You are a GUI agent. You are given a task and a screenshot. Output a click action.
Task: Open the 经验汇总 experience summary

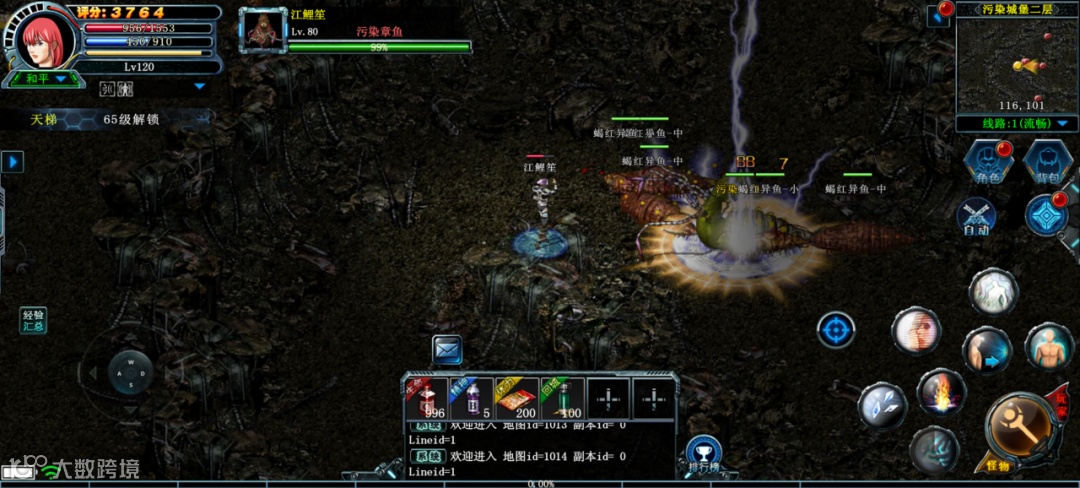pos(34,321)
